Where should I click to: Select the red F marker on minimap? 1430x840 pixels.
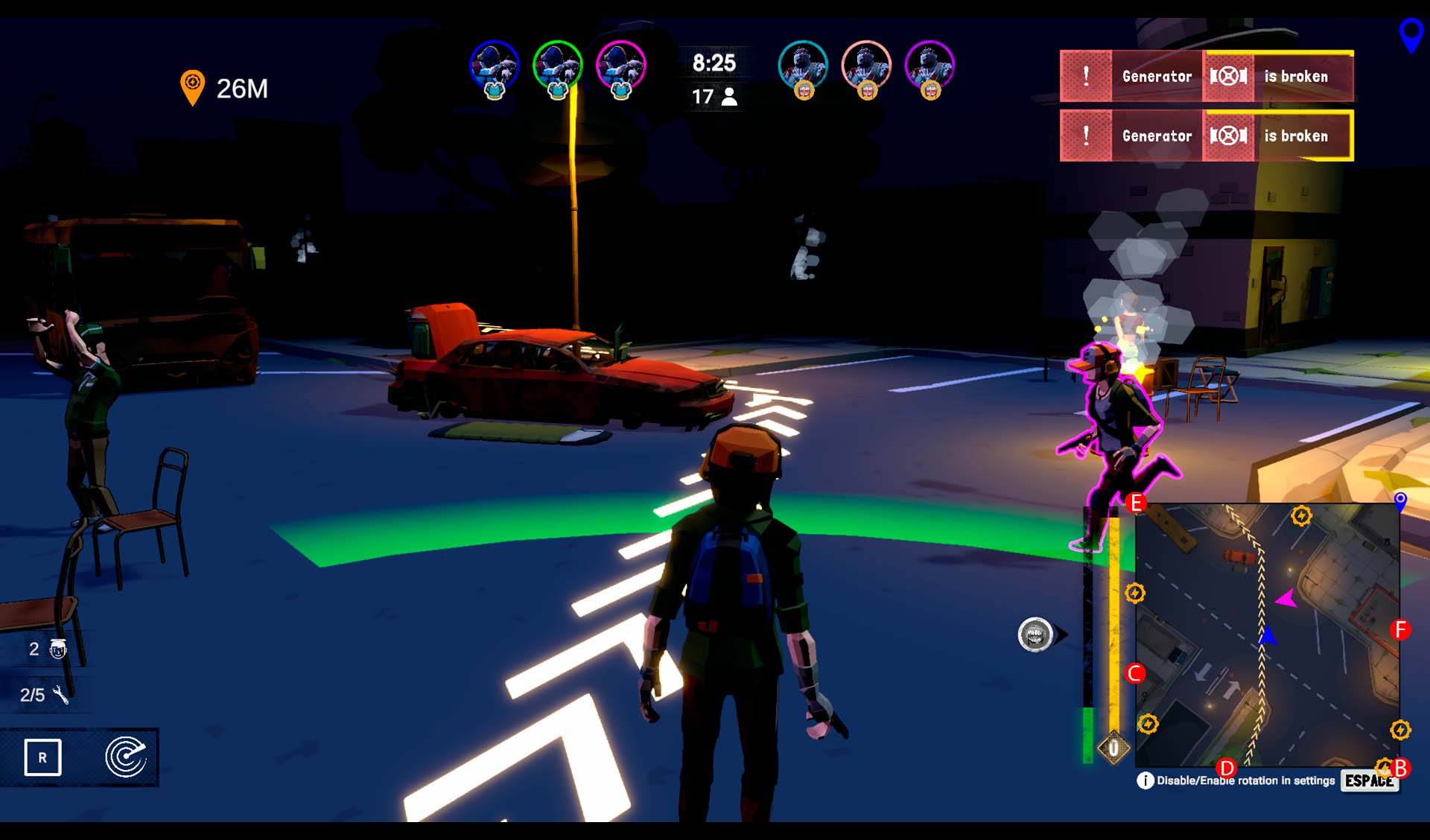pos(1400,630)
